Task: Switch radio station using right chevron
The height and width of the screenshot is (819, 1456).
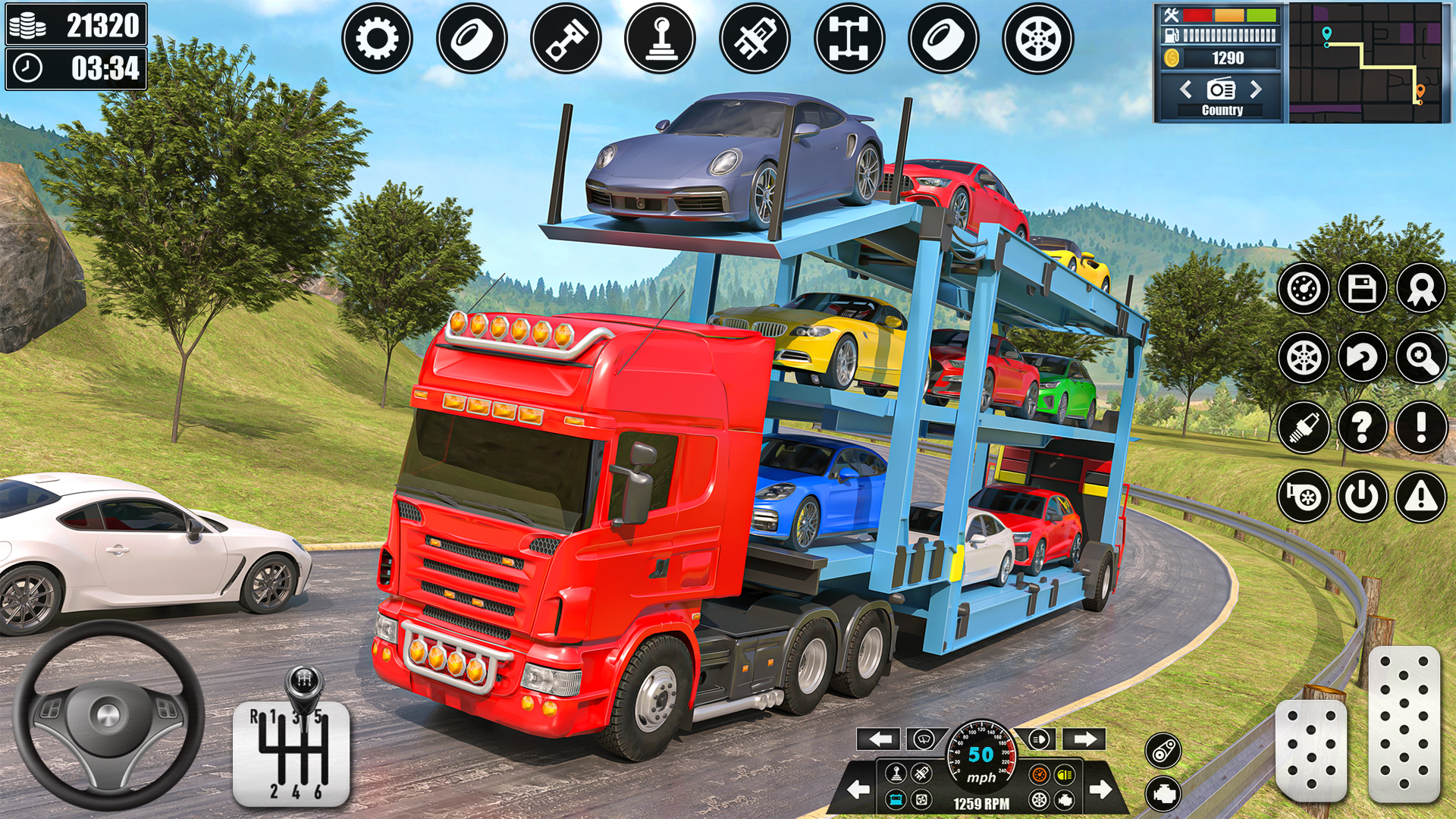Action: click(1255, 89)
